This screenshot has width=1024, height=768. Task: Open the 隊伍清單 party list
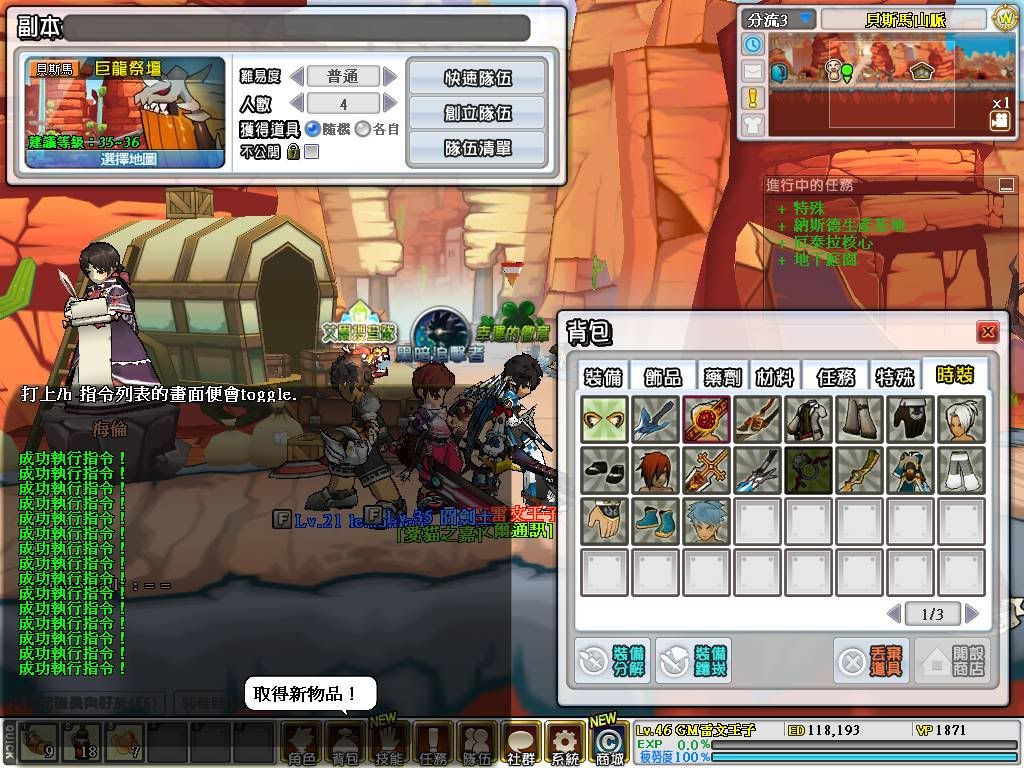(x=476, y=148)
